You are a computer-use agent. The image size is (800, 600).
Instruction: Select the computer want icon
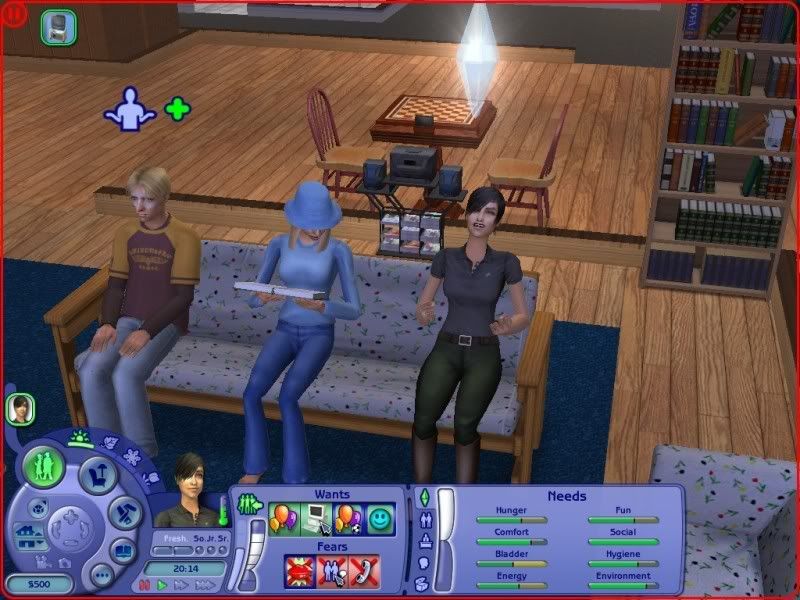click(x=315, y=520)
